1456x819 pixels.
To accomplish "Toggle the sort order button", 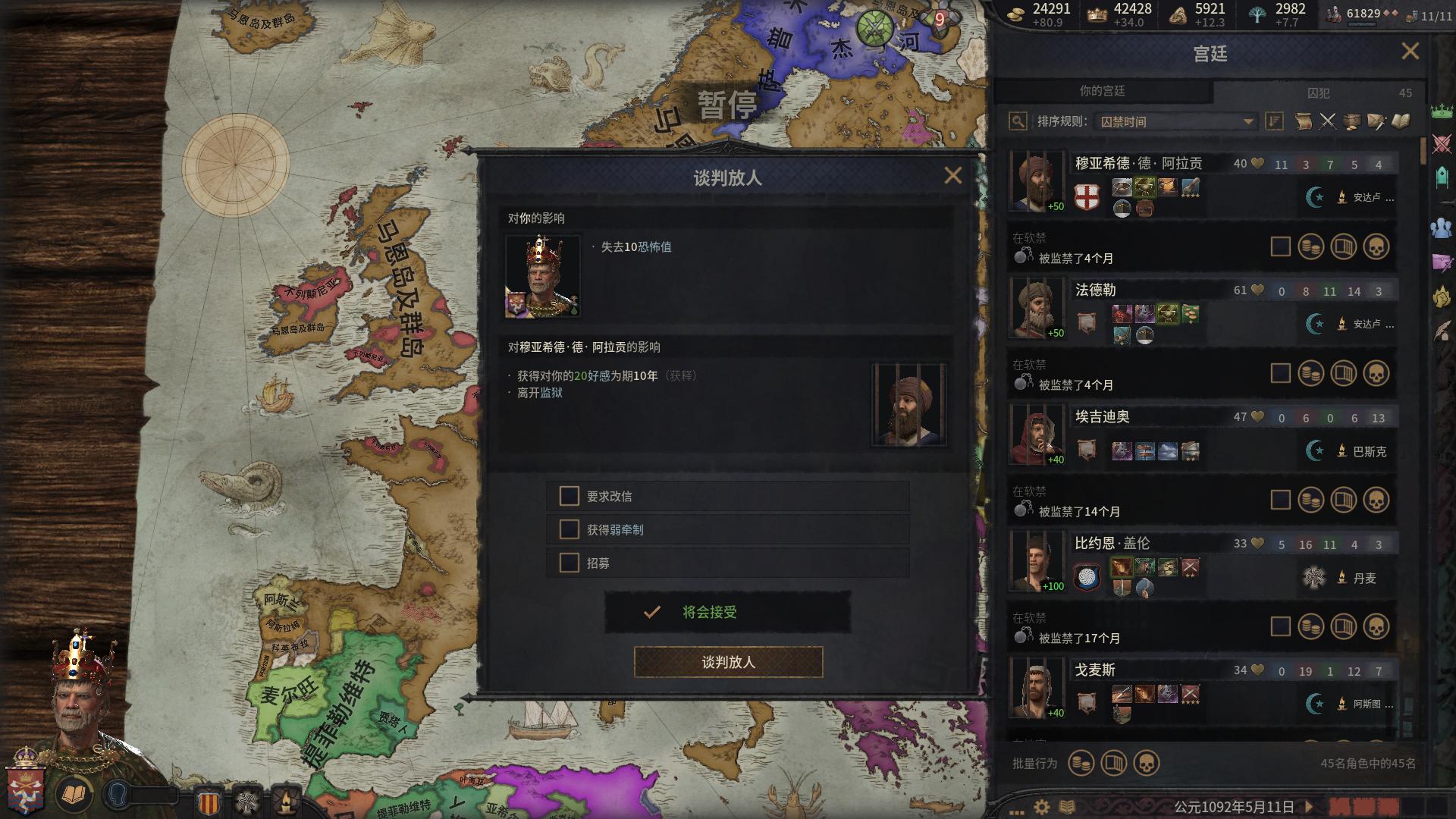I will 1274,121.
